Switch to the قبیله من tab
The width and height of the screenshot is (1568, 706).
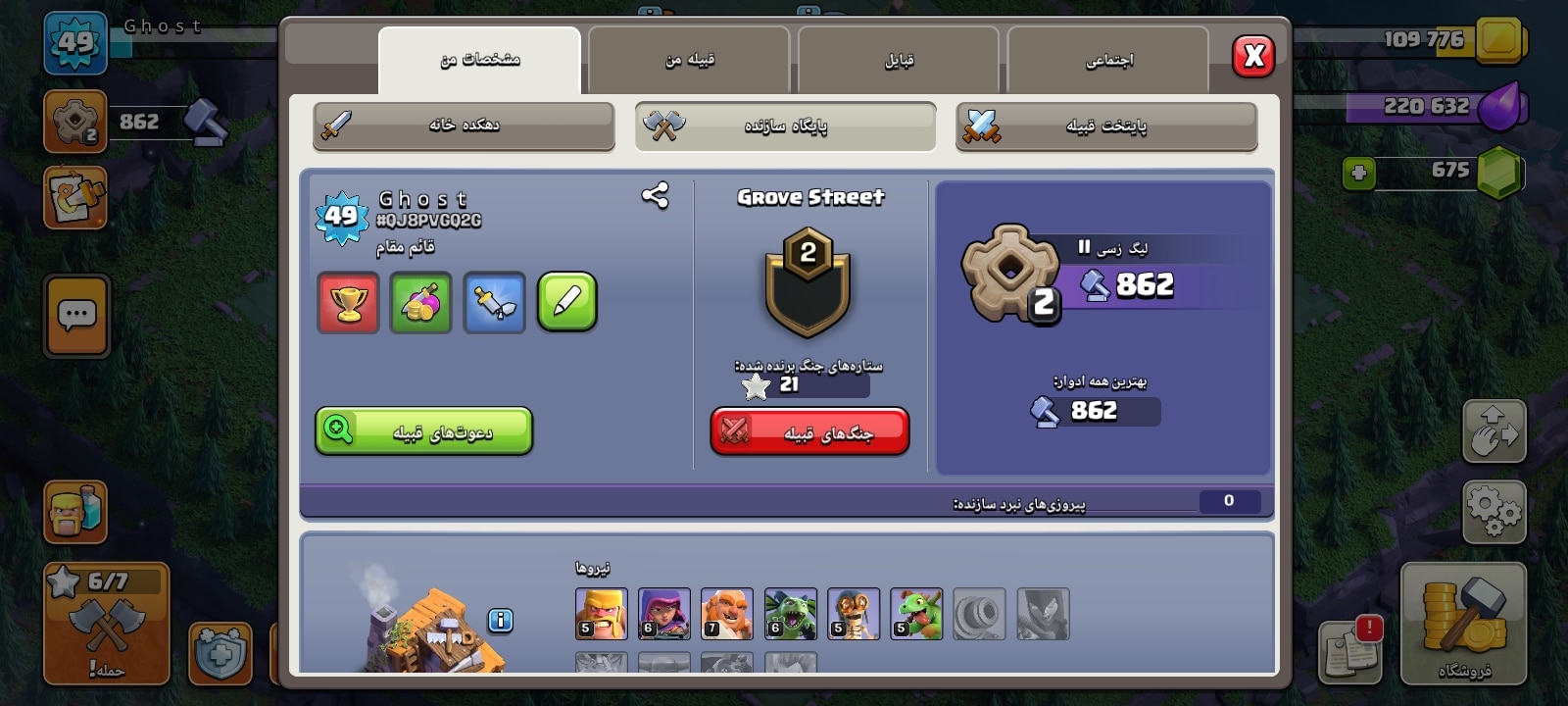(x=689, y=60)
